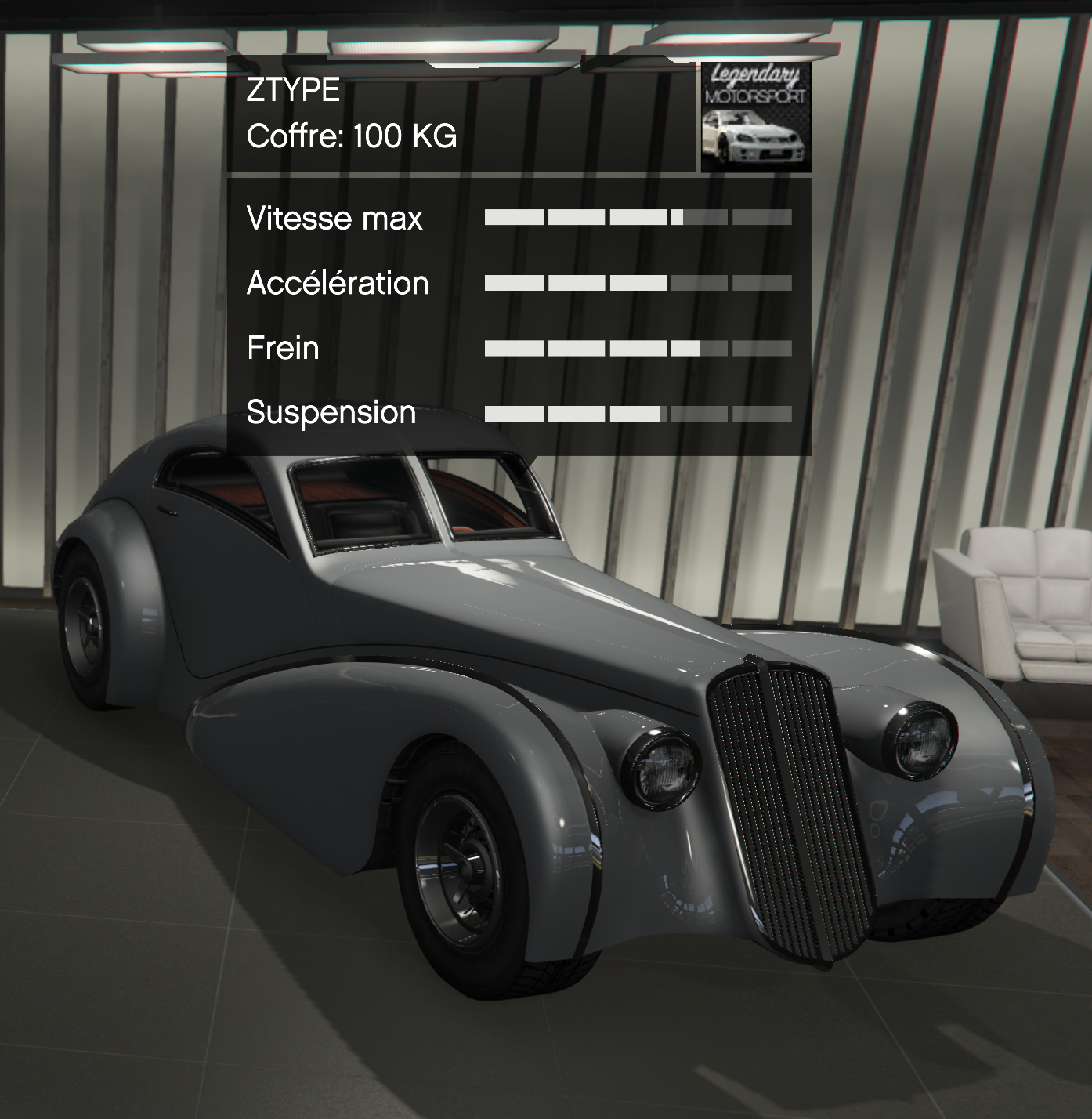Image resolution: width=1092 pixels, height=1119 pixels.
Task: Click the Coffre: 100 KG label
Action: click(x=353, y=136)
